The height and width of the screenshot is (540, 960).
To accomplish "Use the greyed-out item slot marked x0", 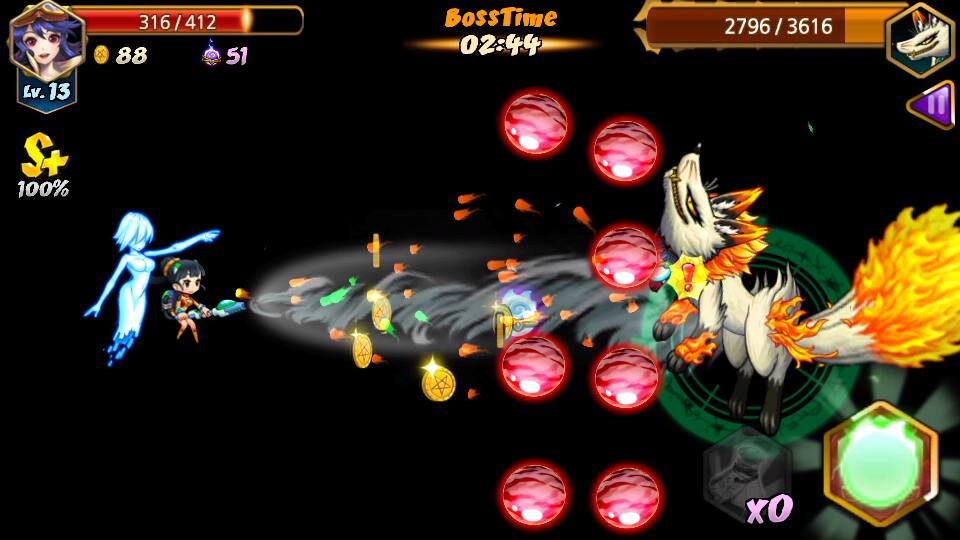I will 746,468.
